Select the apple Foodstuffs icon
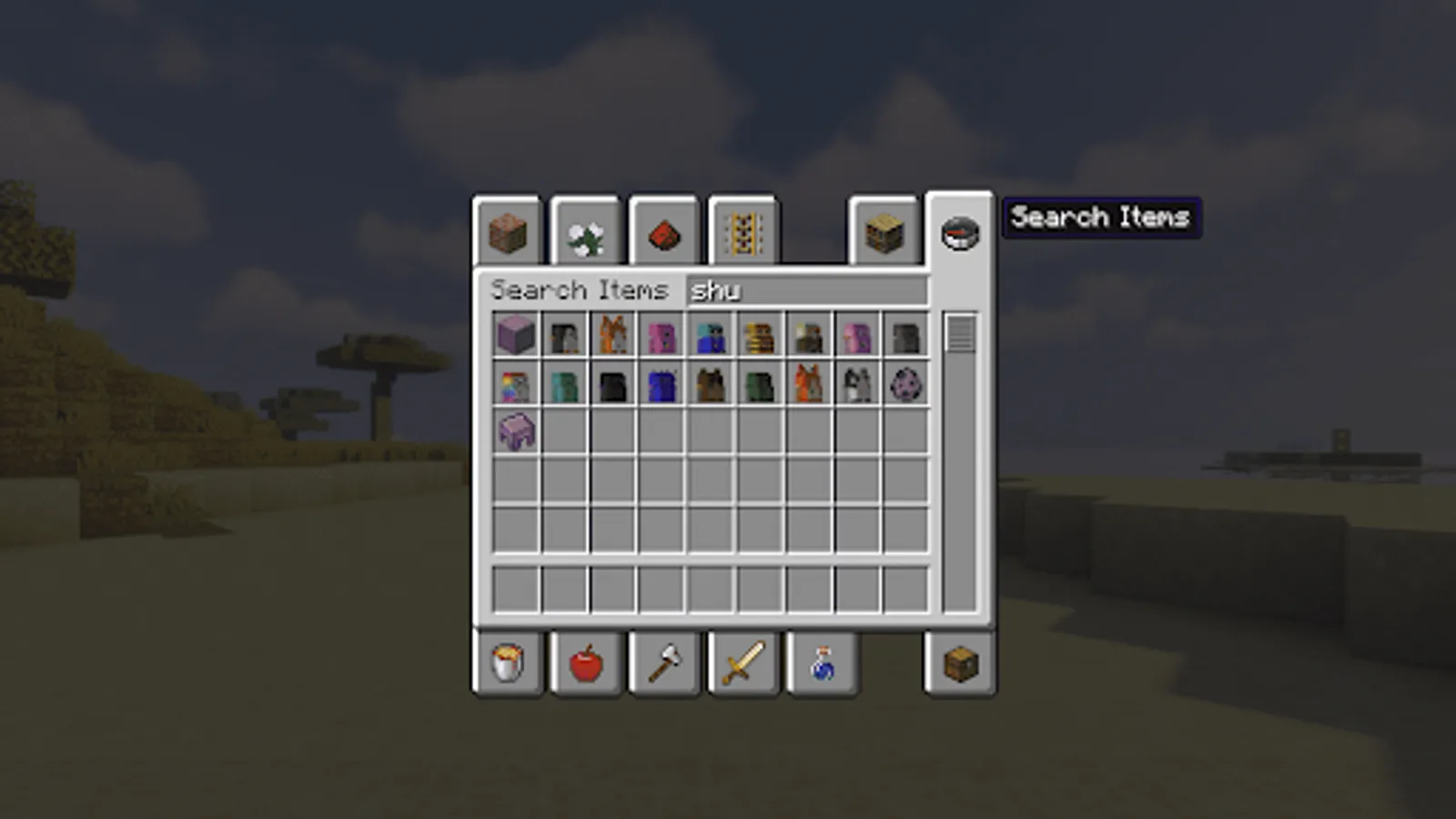 pos(586,665)
